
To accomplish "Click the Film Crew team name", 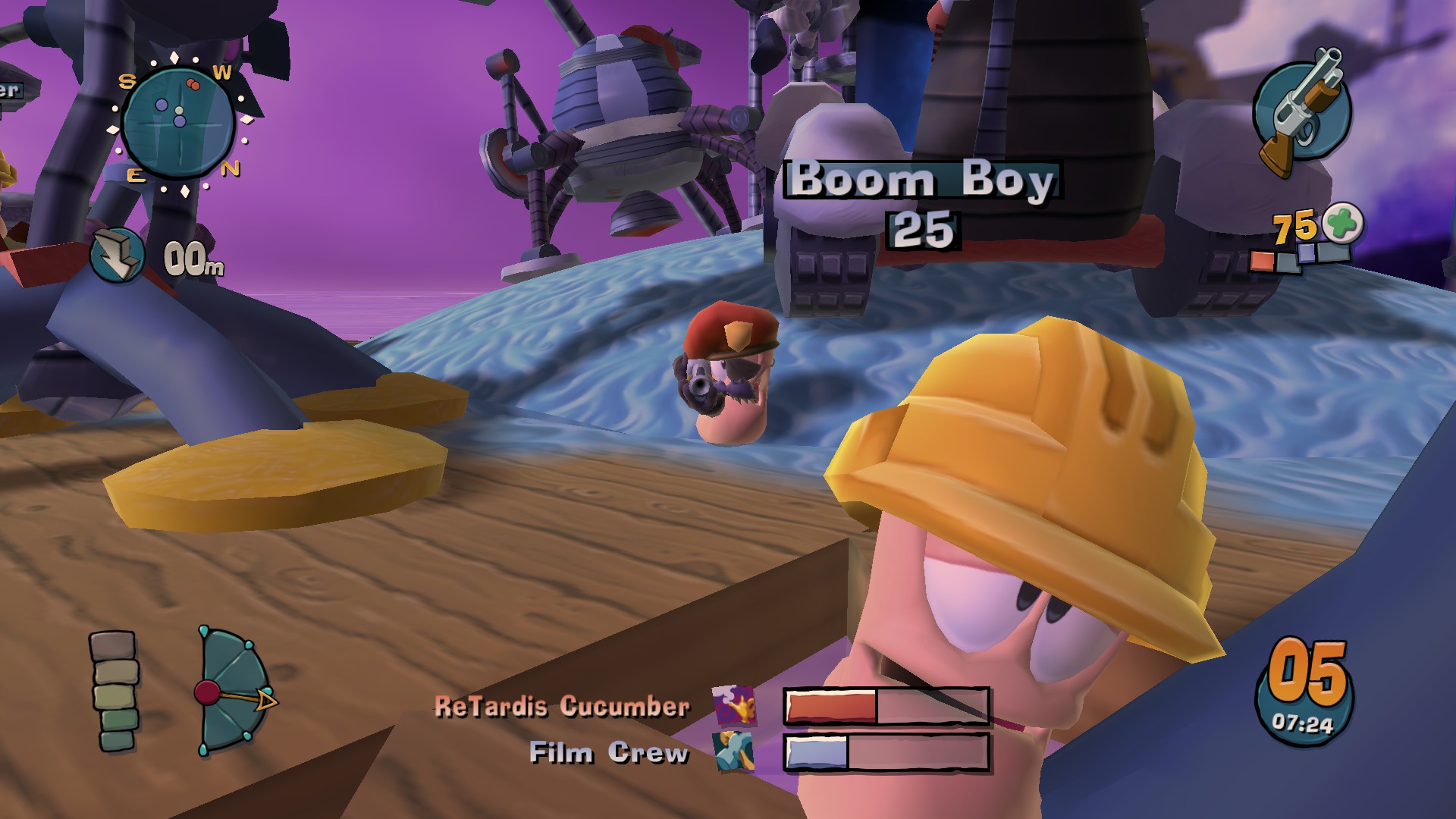I will coord(607,753).
